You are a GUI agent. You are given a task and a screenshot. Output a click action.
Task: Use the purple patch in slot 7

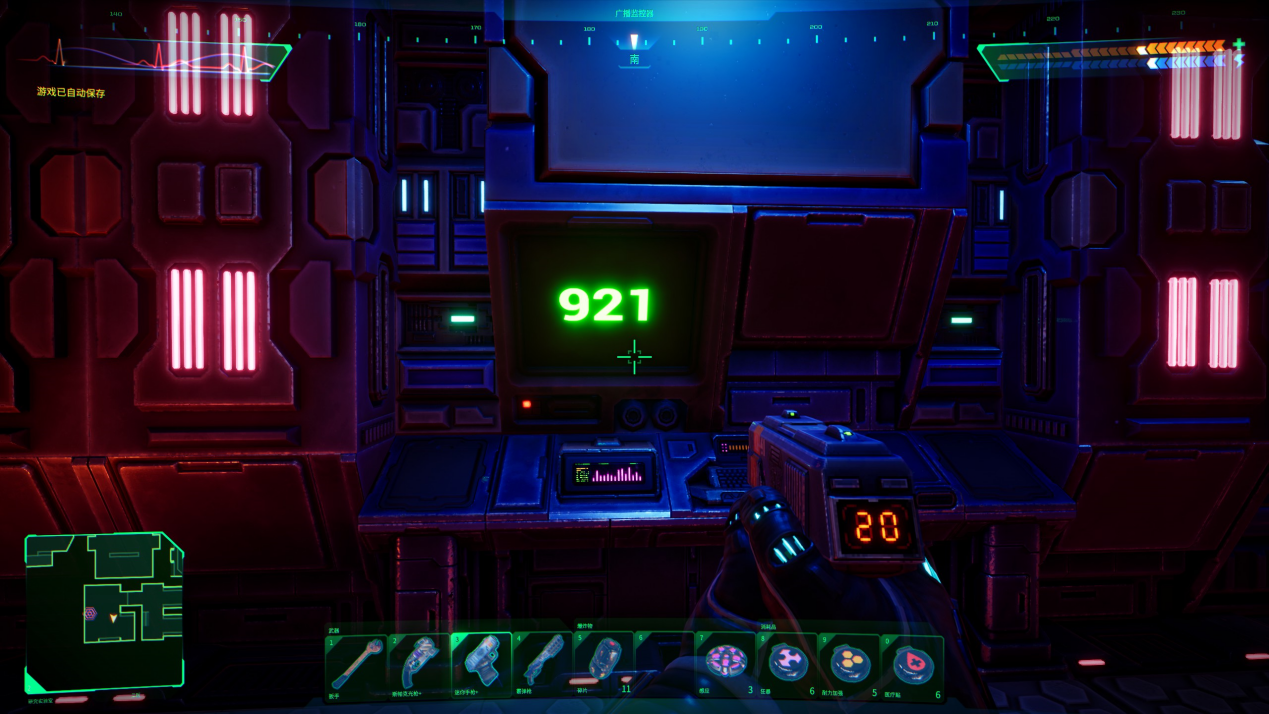[x=725, y=662]
